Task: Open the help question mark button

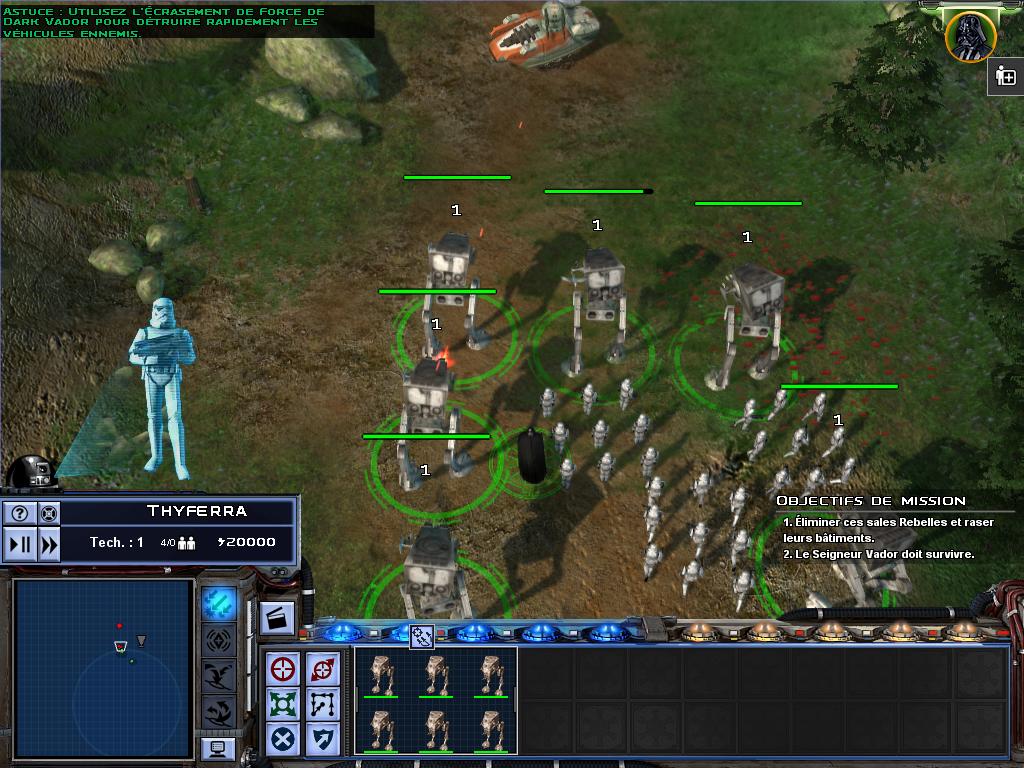Action: [x=20, y=513]
